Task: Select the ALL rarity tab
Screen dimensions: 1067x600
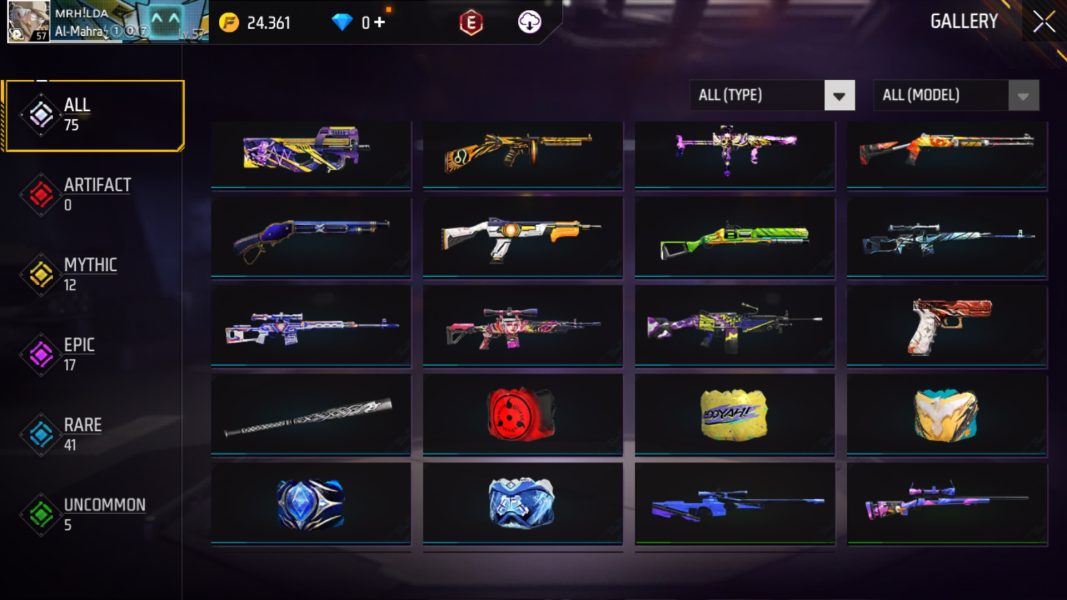Action: 95,115
